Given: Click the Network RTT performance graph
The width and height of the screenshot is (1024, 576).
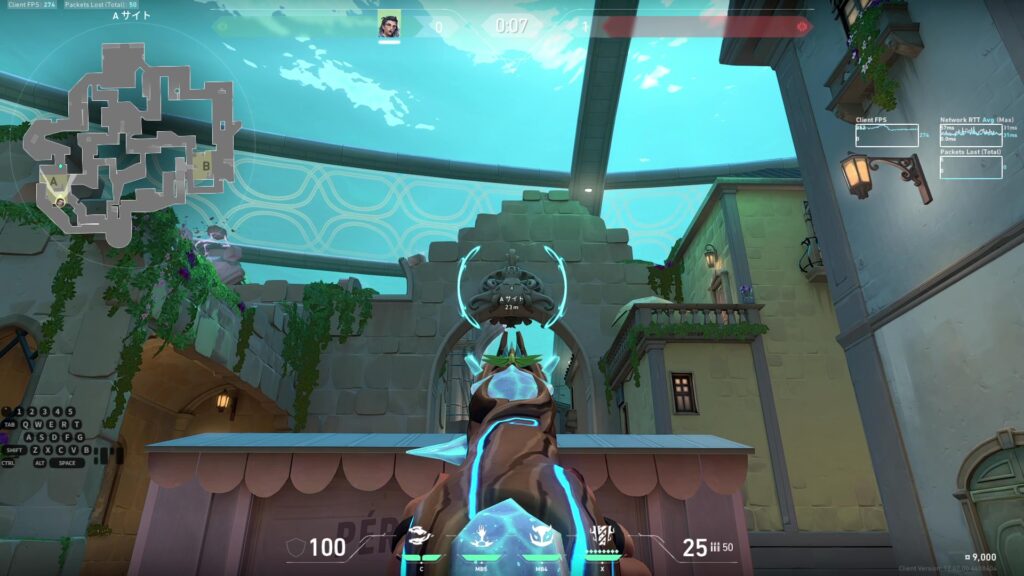Looking at the screenshot, I should [x=971, y=135].
